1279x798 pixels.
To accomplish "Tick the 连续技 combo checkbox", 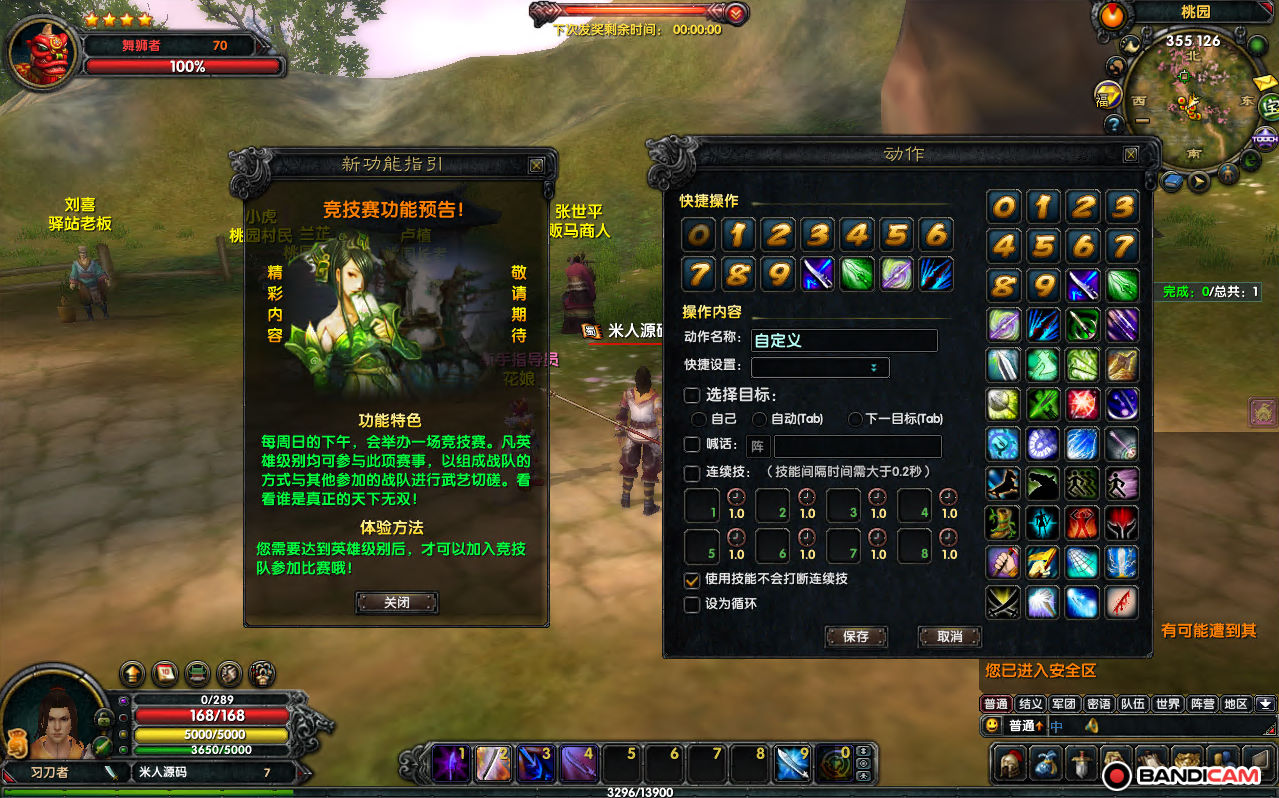I will coord(692,472).
